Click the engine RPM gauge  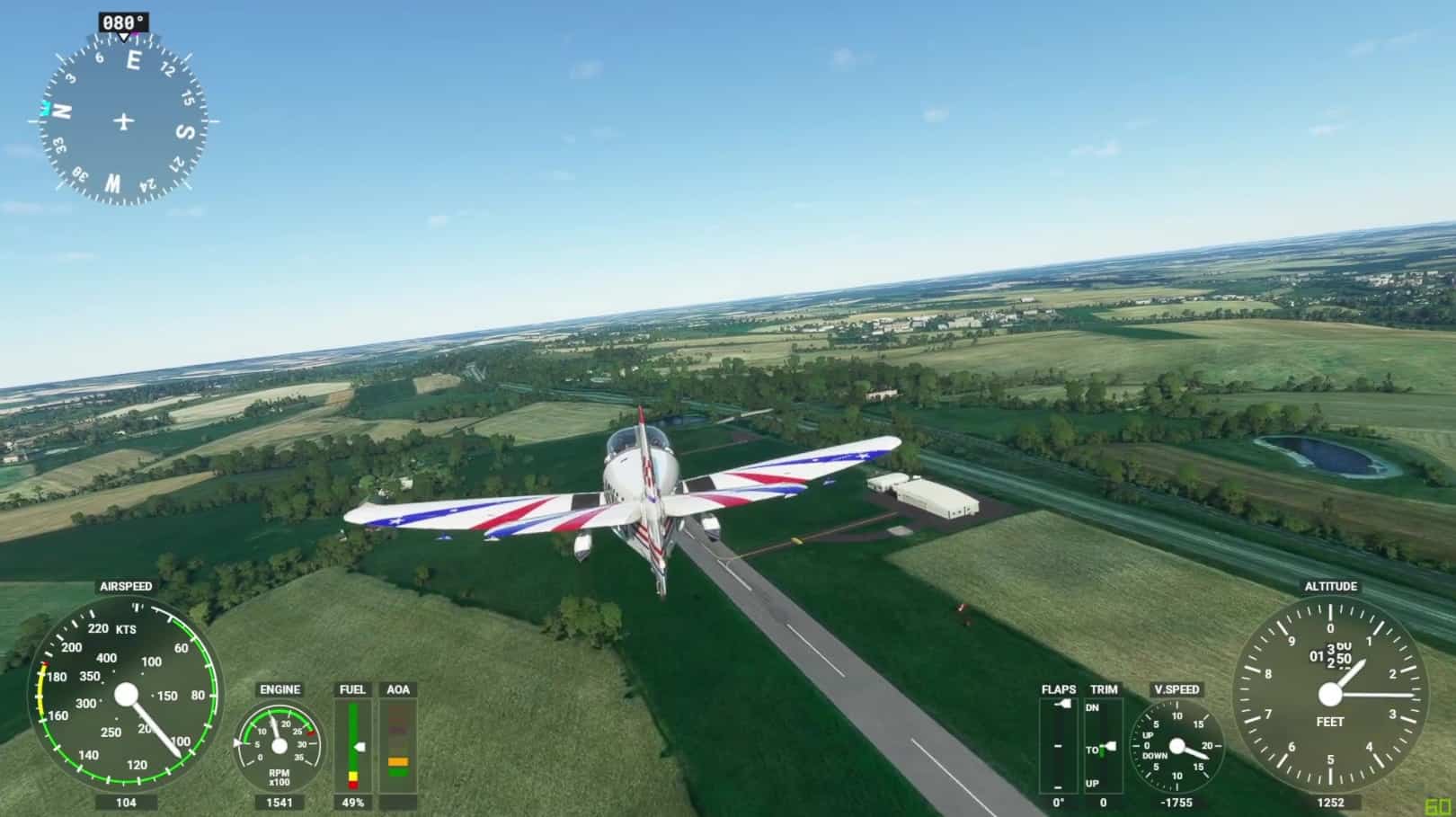pyautogui.click(x=279, y=746)
